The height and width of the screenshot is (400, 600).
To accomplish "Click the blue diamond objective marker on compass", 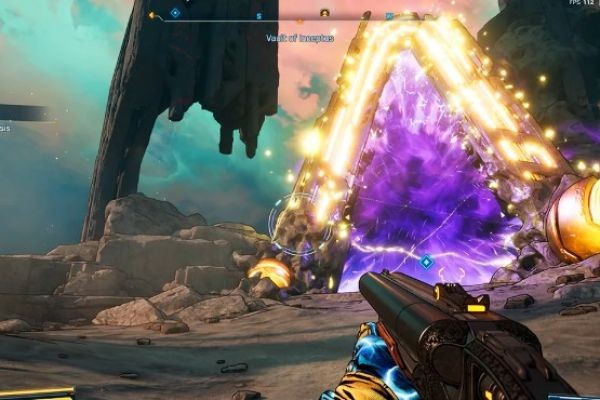I will [175, 13].
